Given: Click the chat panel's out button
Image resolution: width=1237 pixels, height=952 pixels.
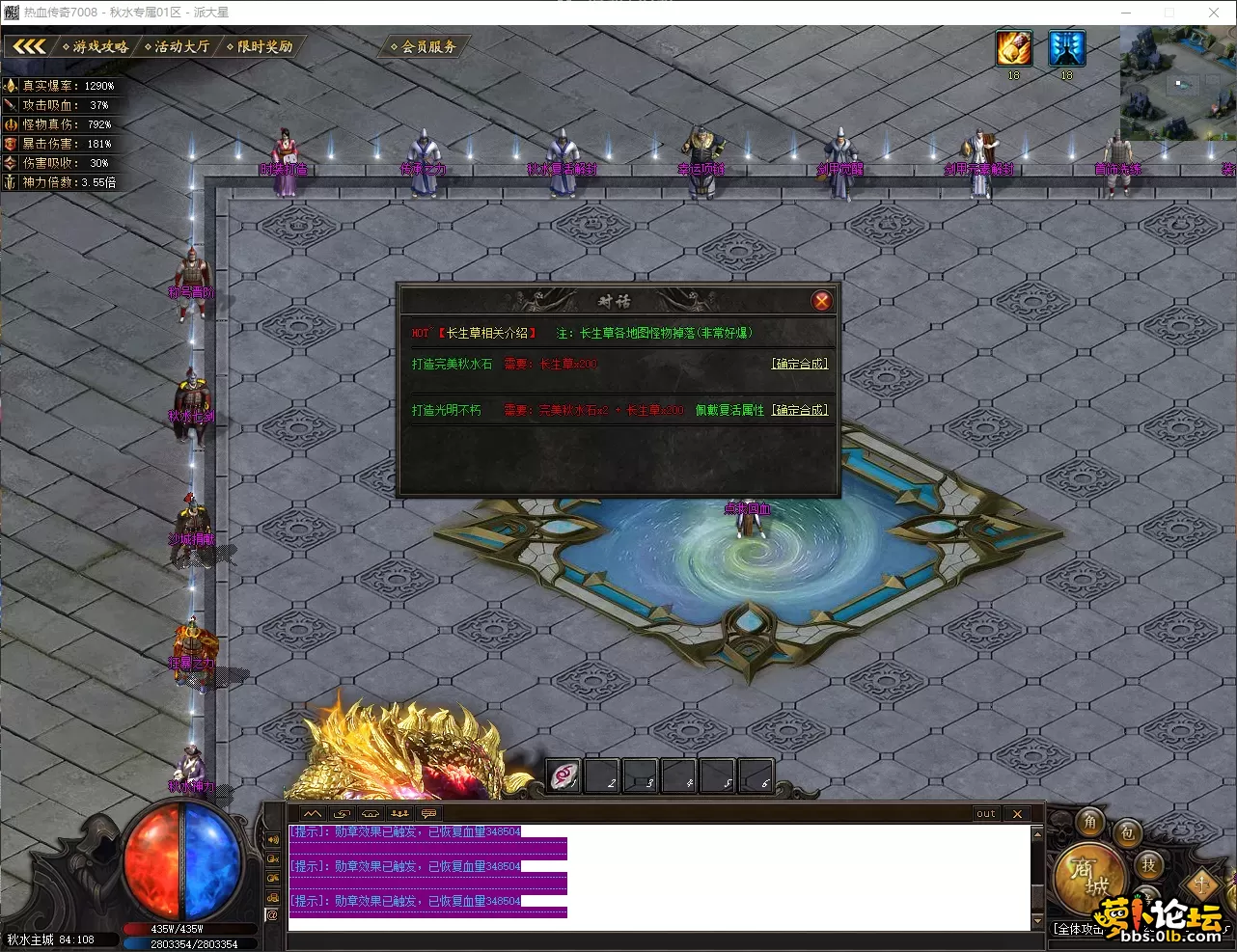Looking at the screenshot, I should point(985,814).
